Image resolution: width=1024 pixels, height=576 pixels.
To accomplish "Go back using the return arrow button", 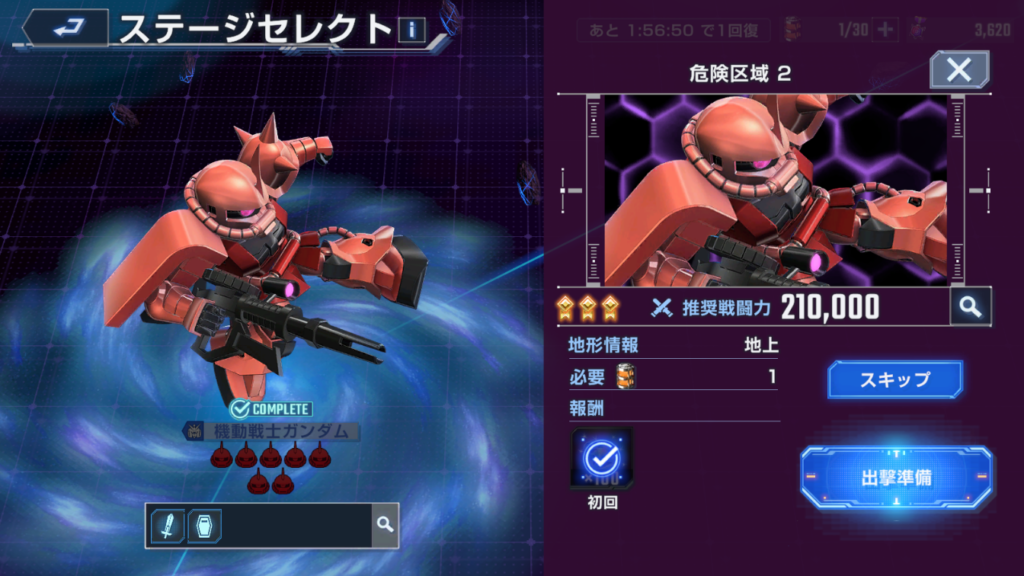I will 65,27.
